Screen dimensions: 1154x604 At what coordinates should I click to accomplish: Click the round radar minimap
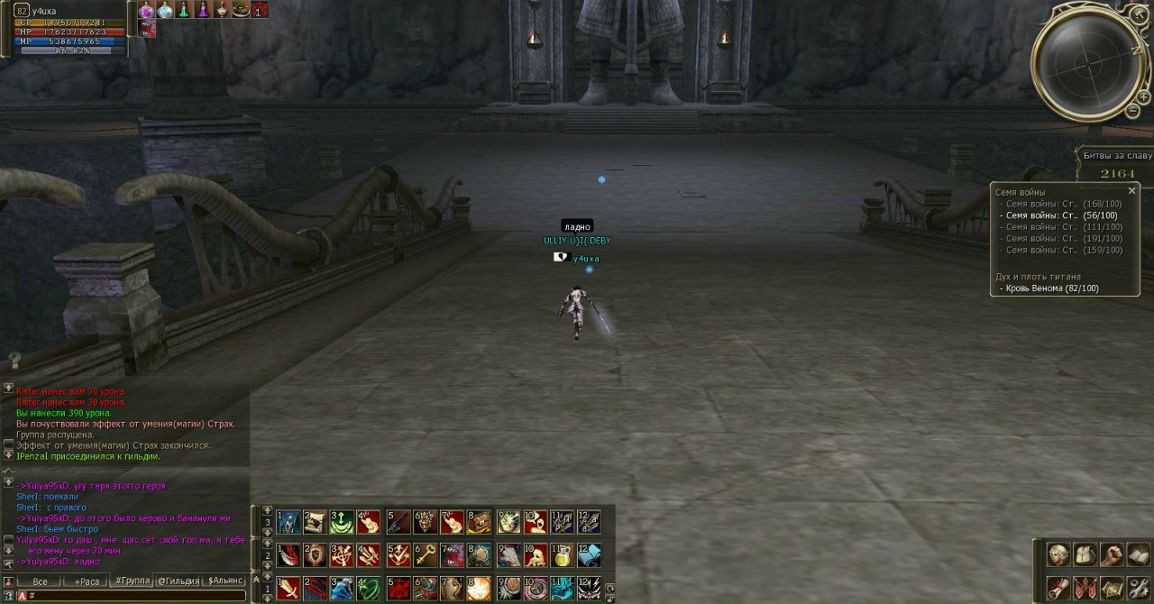pos(1086,60)
